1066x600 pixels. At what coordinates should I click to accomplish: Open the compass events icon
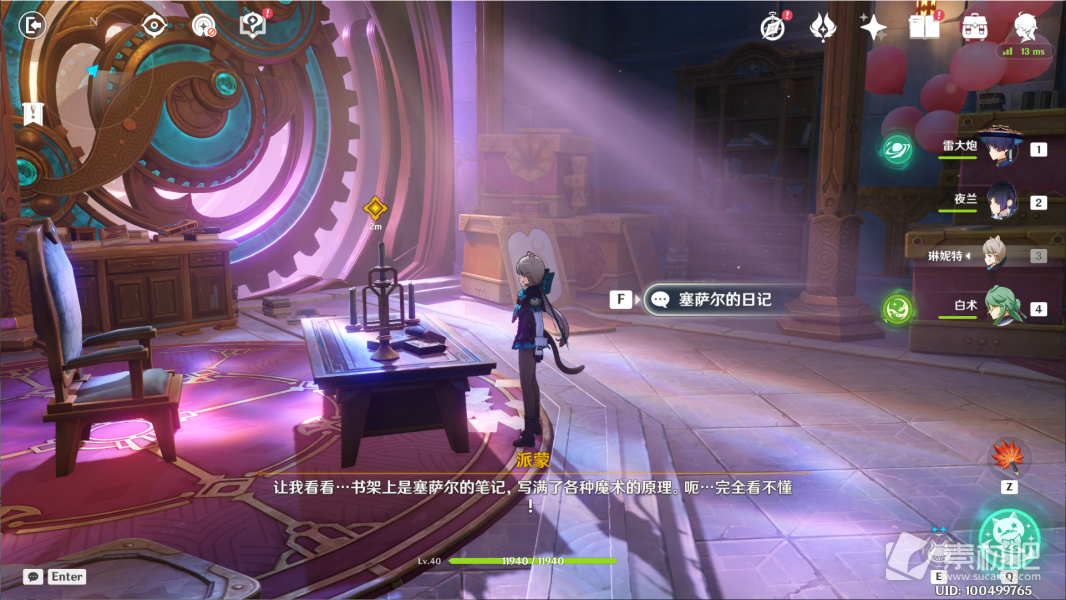772,27
